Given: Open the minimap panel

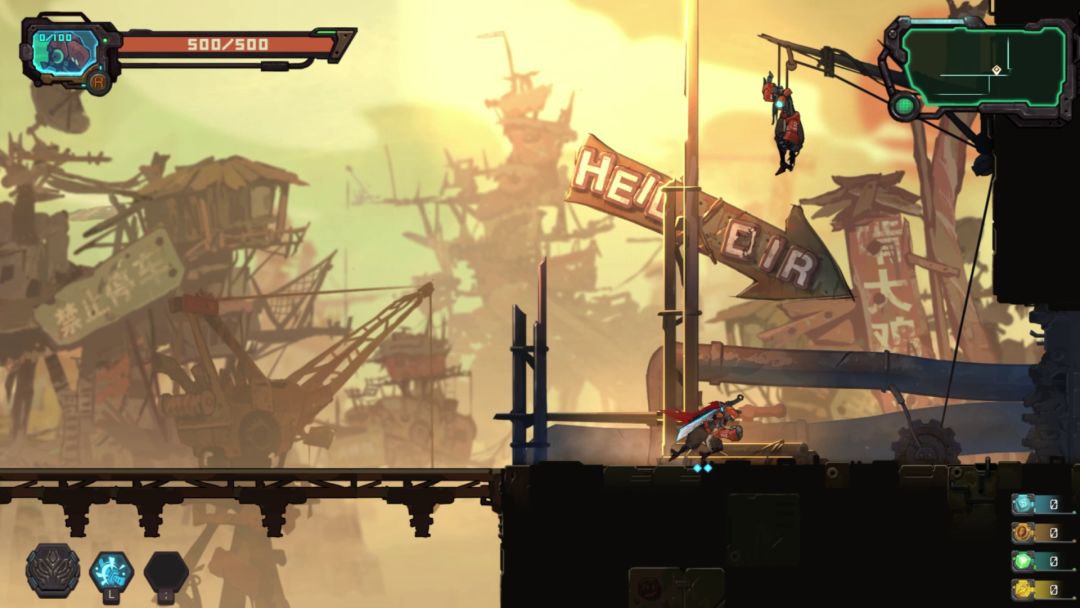Looking at the screenshot, I should (x=982, y=66).
